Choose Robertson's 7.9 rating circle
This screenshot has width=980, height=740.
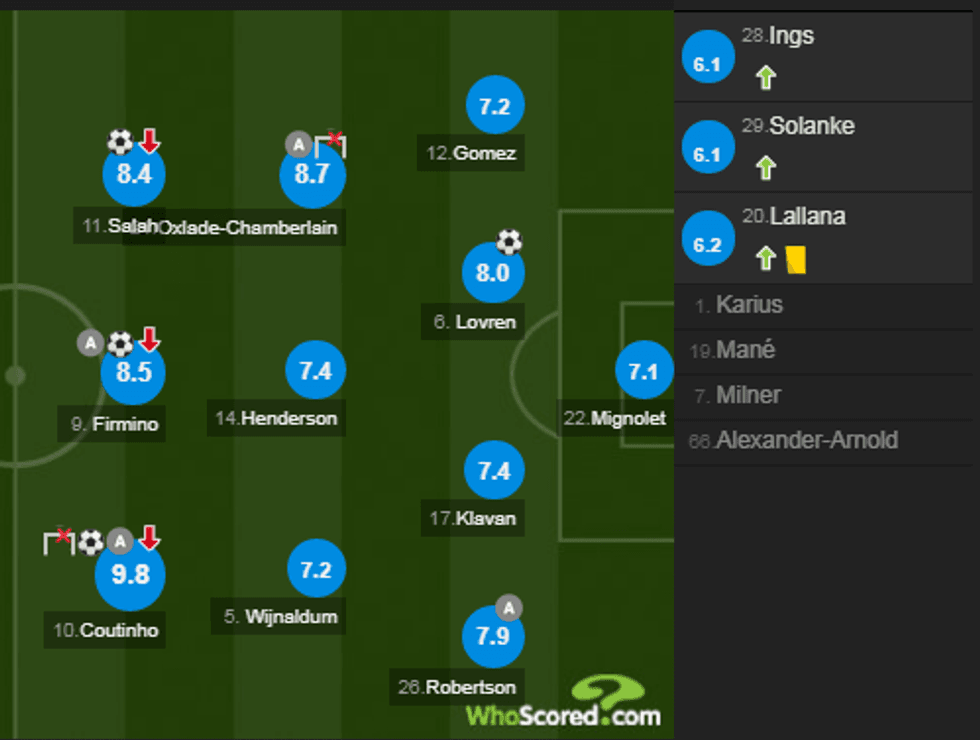[492, 636]
